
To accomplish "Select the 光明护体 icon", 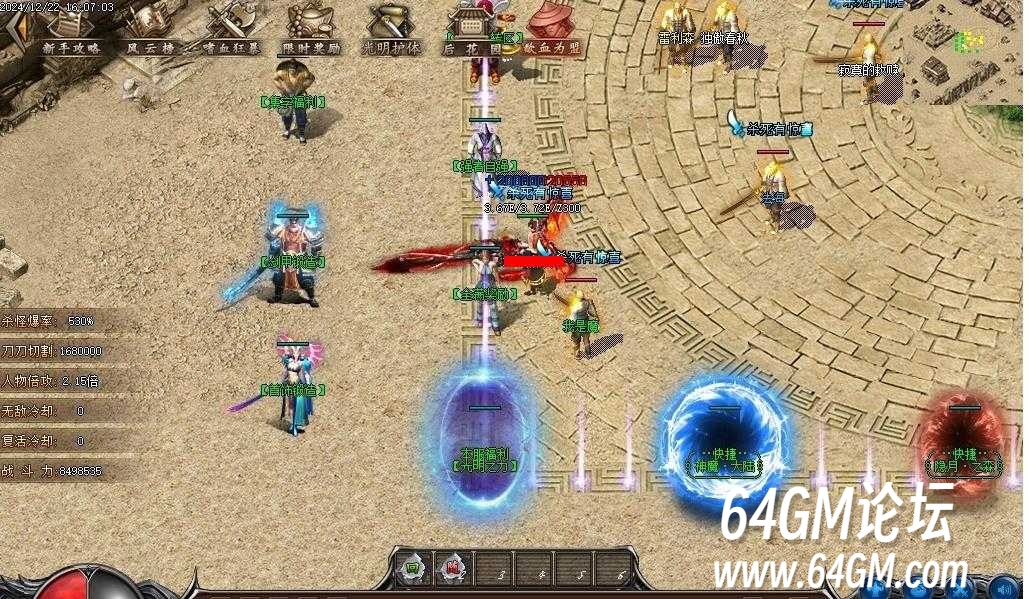I will point(391,30).
